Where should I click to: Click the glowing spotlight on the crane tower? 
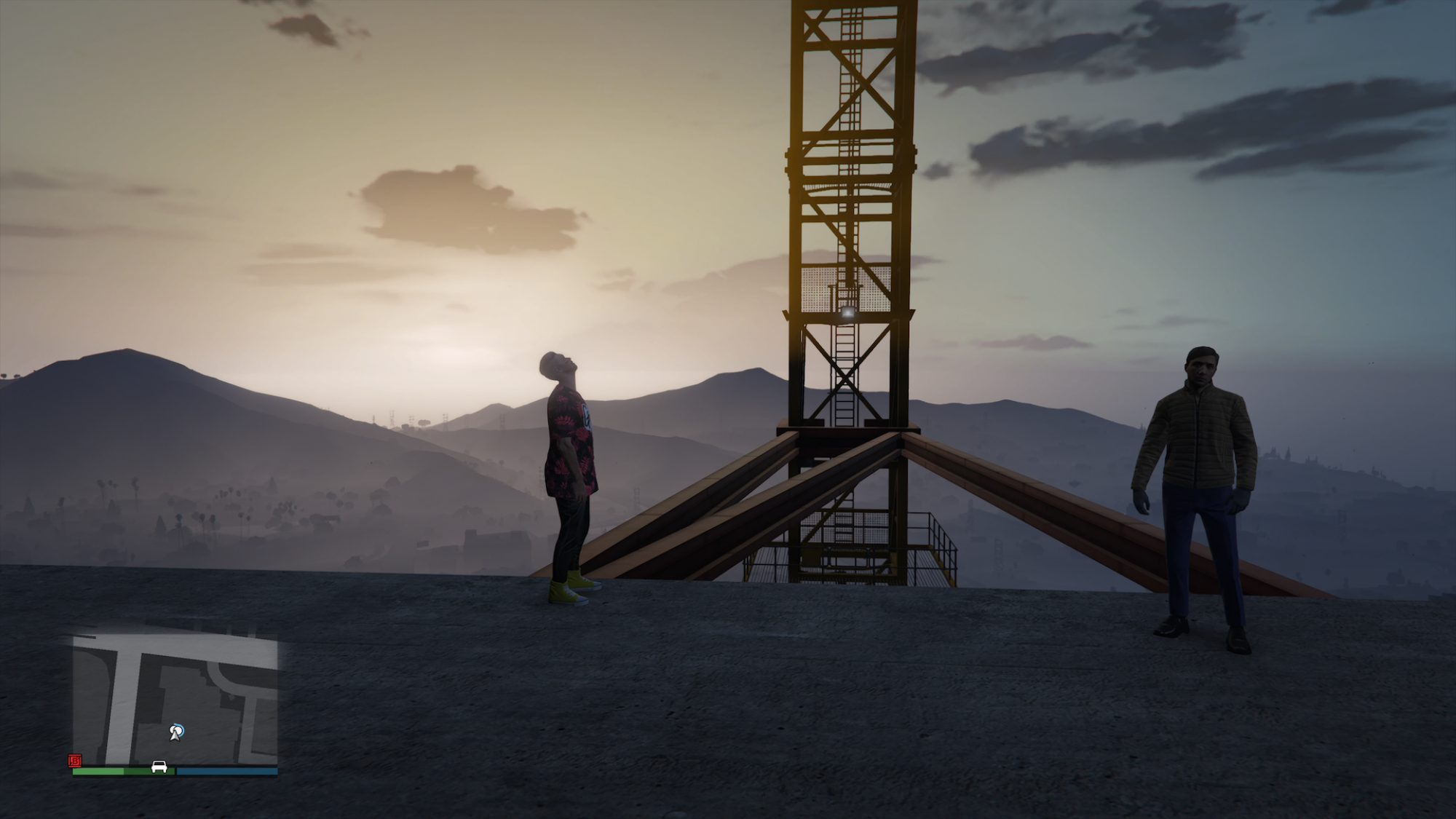coord(847,312)
